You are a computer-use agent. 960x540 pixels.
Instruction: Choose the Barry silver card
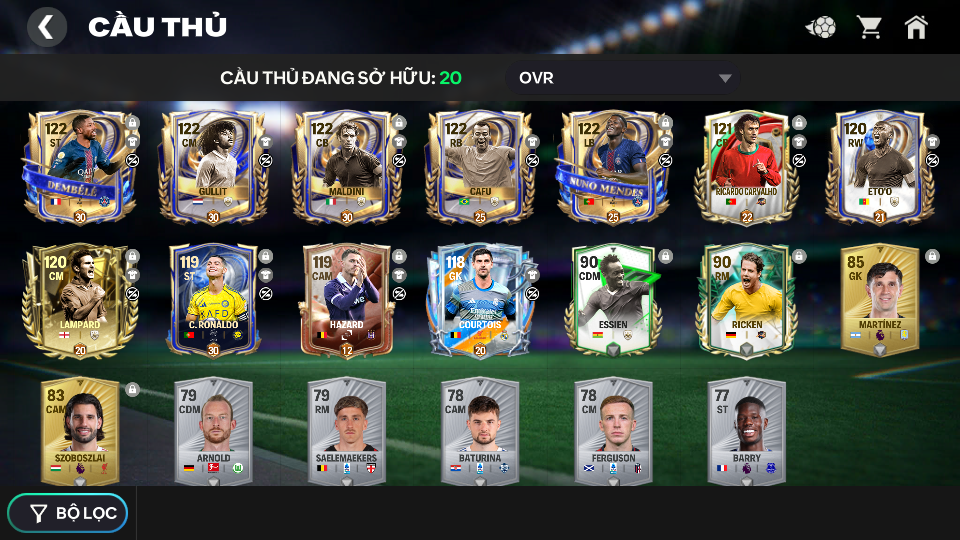pyautogui.click(x=746, y=430)
